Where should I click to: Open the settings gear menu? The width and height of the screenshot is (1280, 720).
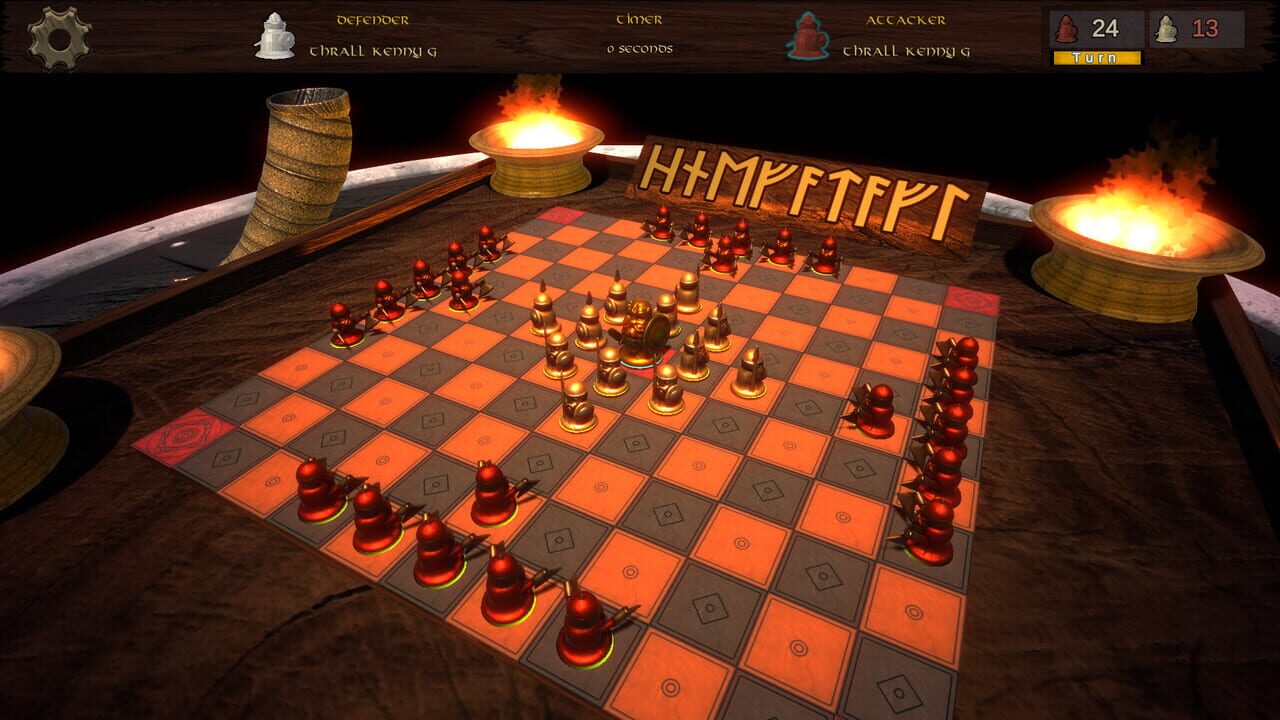62,40
